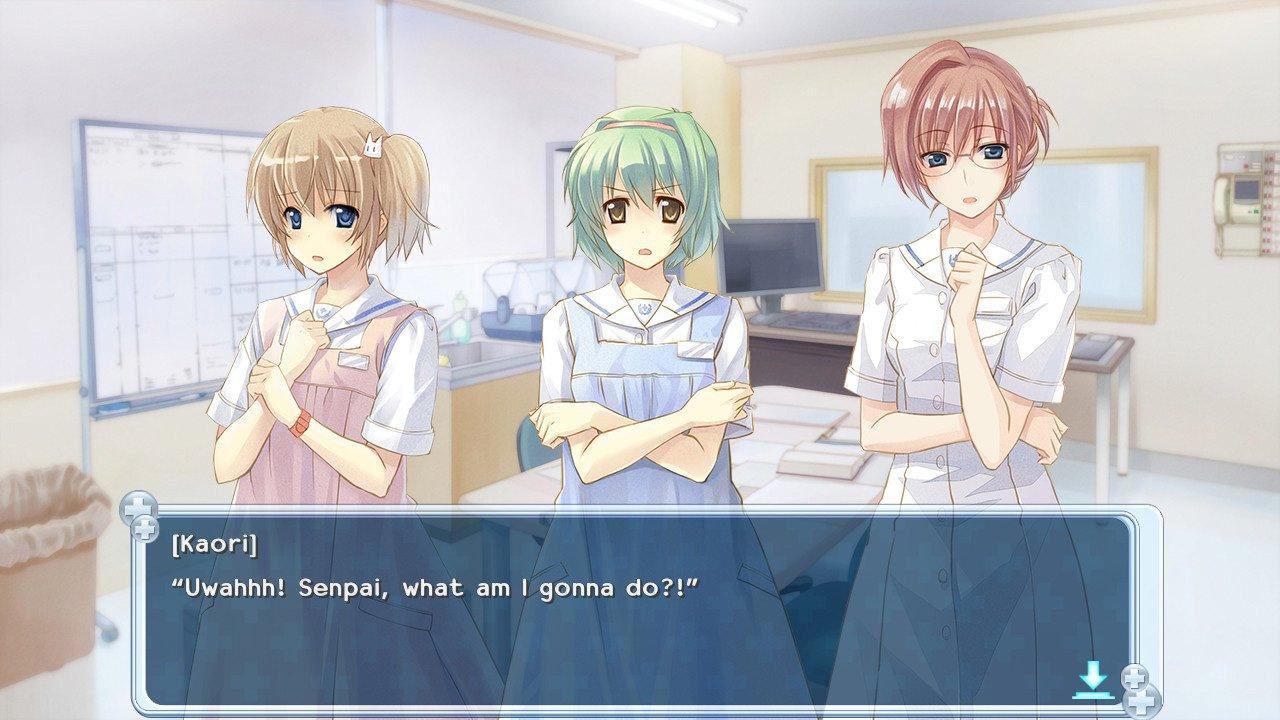Click the lower cross medallion on dialogue box corner
1280x720 pixels.
[x=146, y=530]
